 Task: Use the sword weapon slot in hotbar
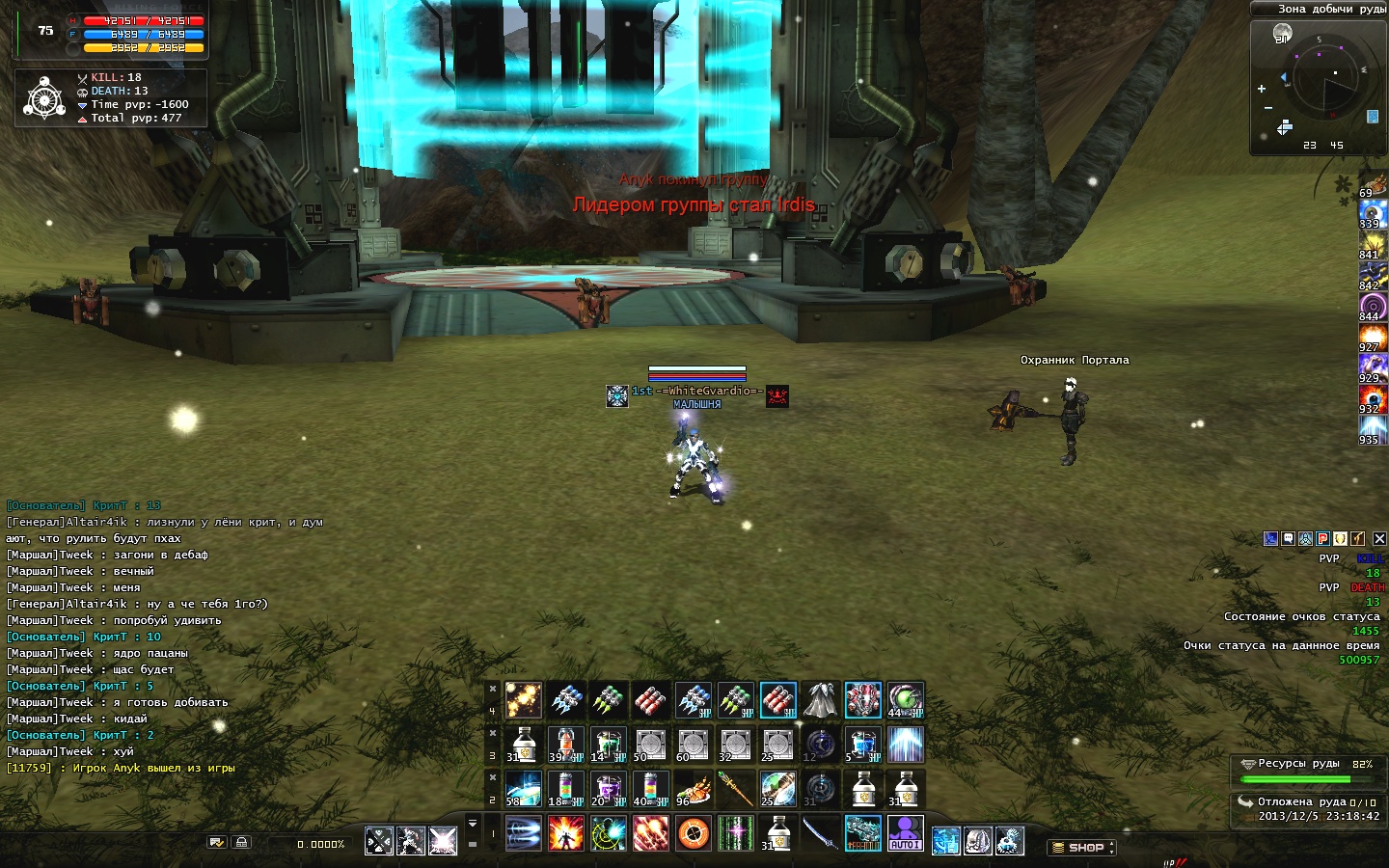(x=820, y=833)
